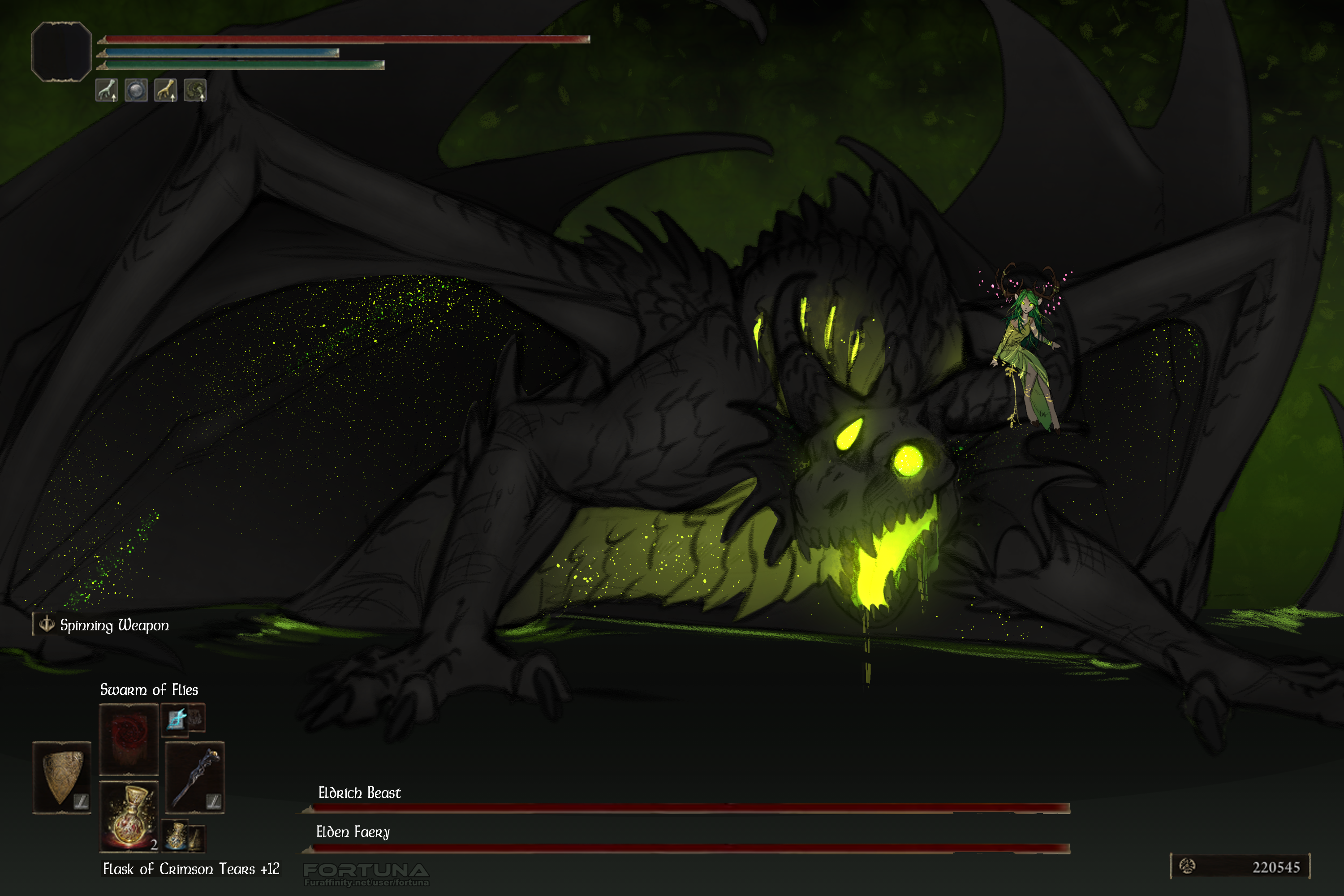Click the golden claw buff icon
This screenshot has height=896, width=1344.
(166, 90)
